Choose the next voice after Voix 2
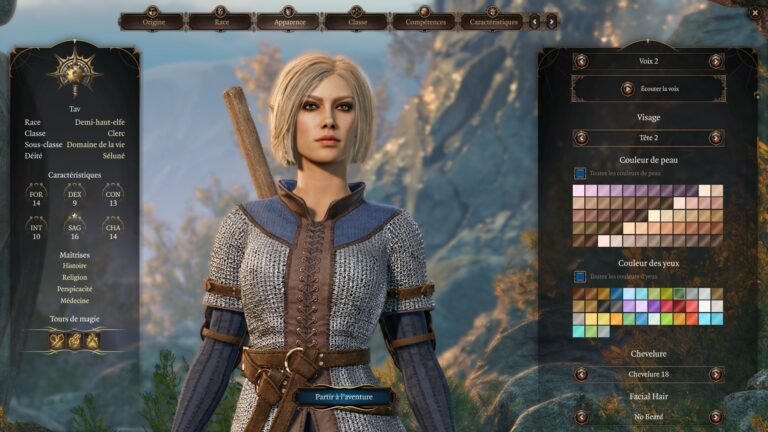This screenshot has width=768, height=432. tap(716, 61)
